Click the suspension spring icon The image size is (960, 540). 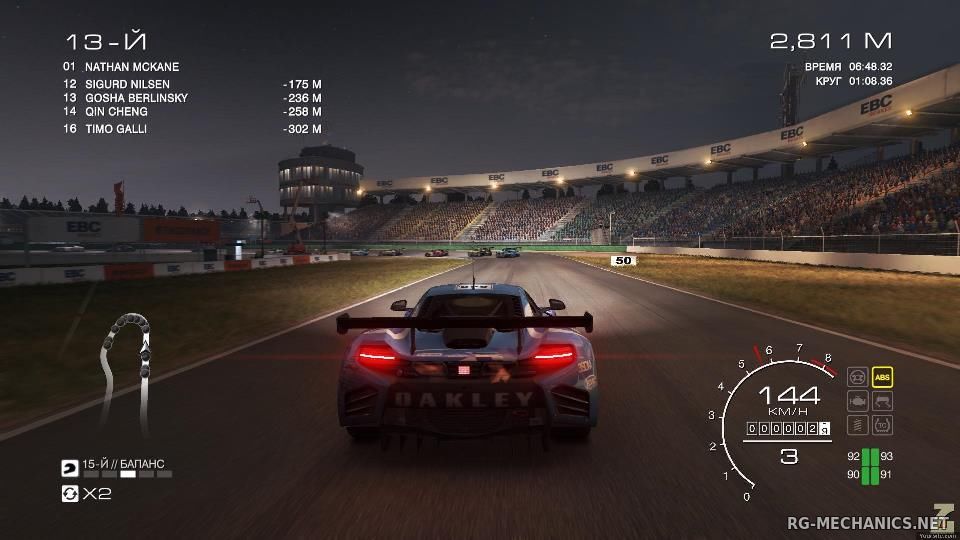(857, 425)
